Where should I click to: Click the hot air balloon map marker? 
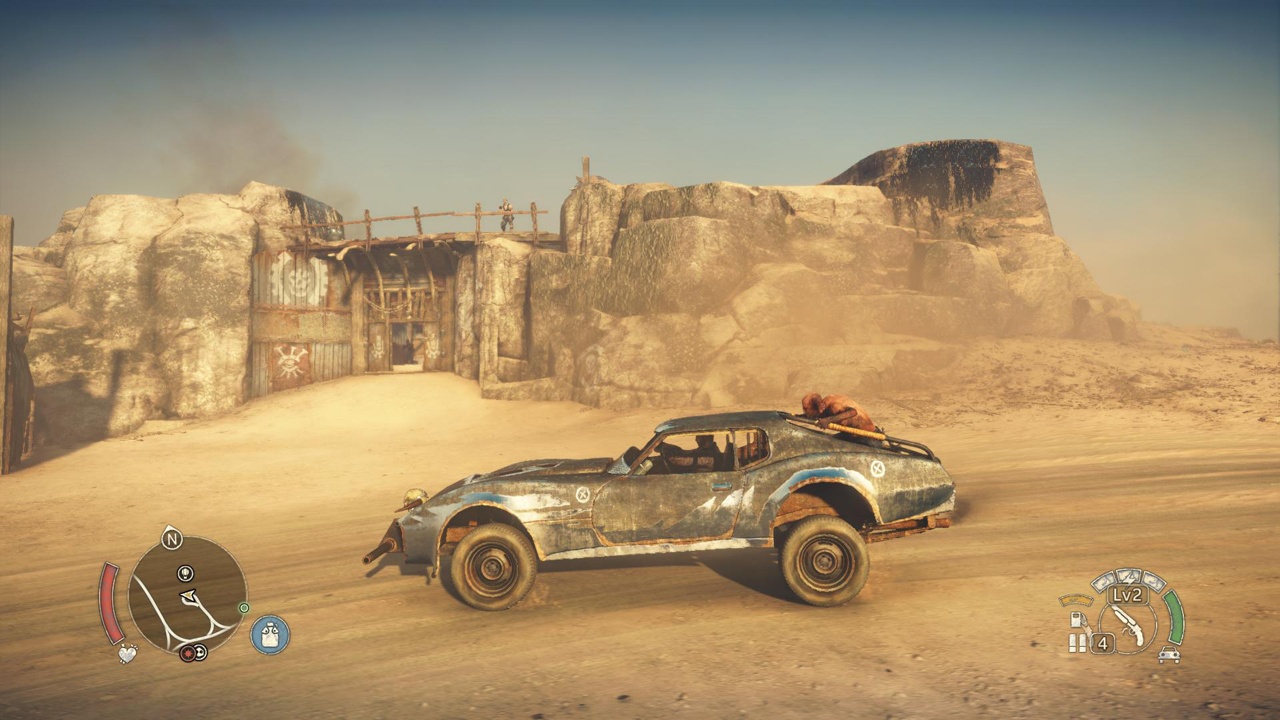(185, 573)
